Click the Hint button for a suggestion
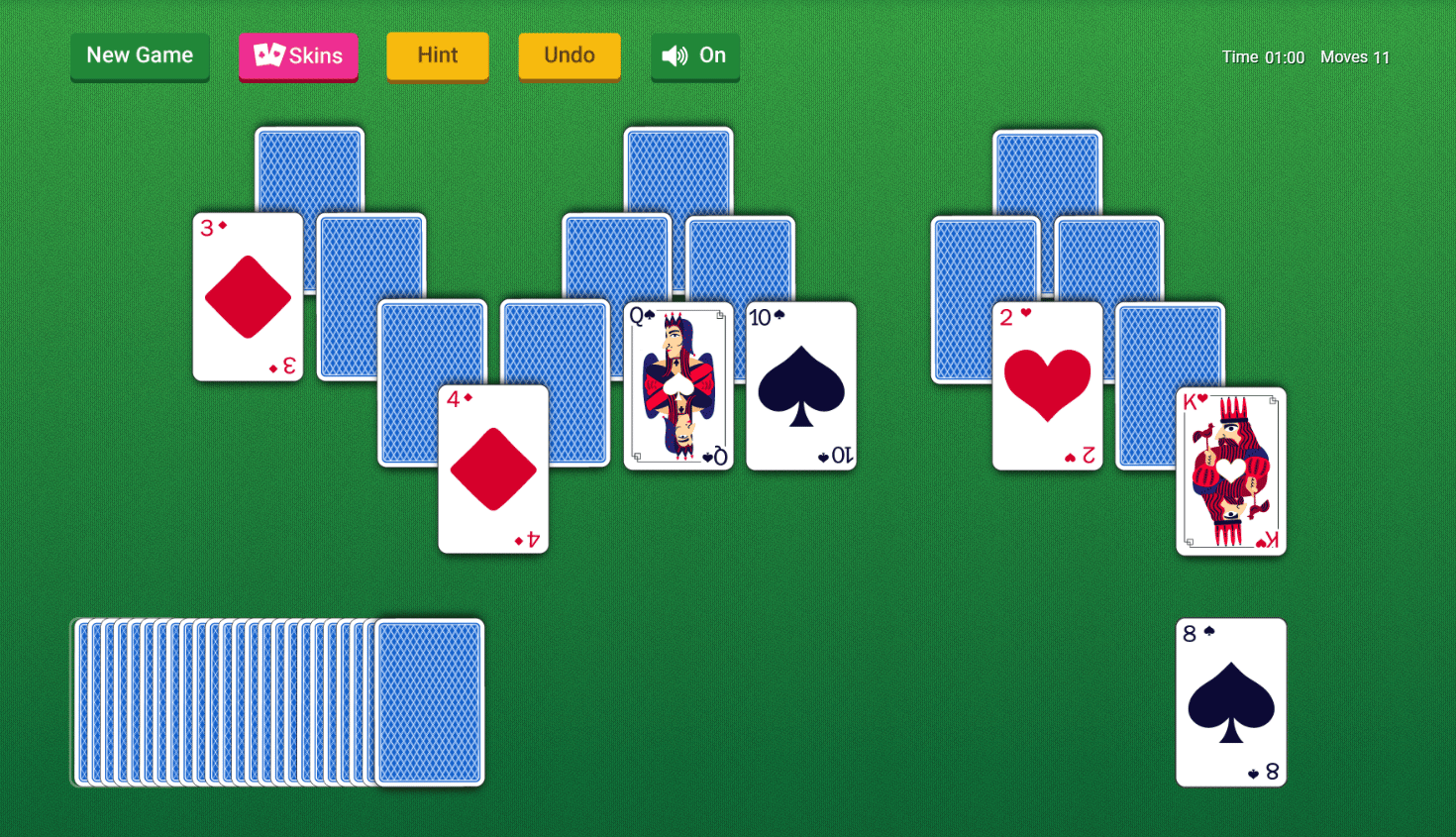Viewport: 1456px width, 837px height. click(x=437, y=55)
